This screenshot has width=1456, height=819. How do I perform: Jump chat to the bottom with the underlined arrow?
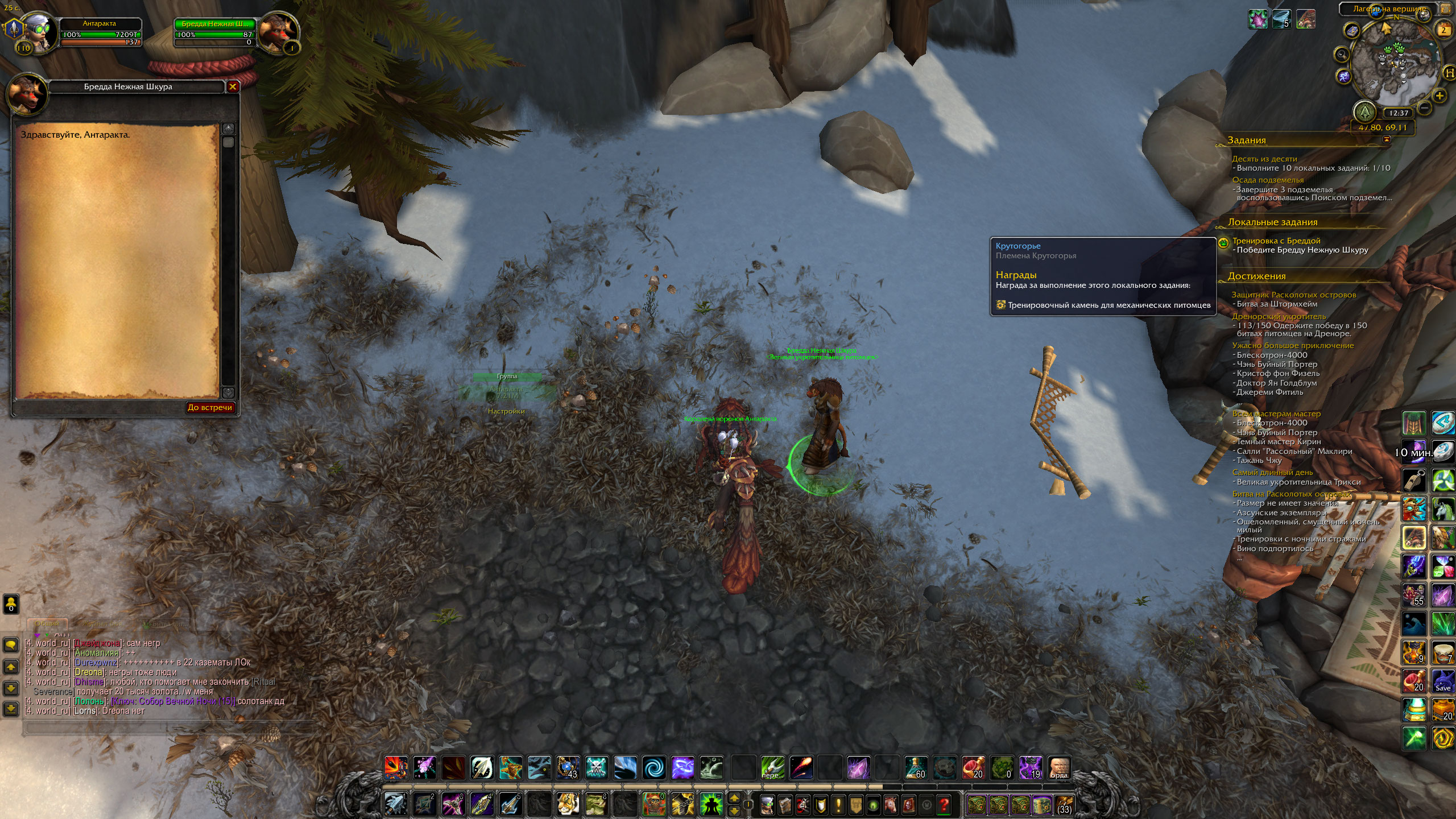(x=11, y=709)
